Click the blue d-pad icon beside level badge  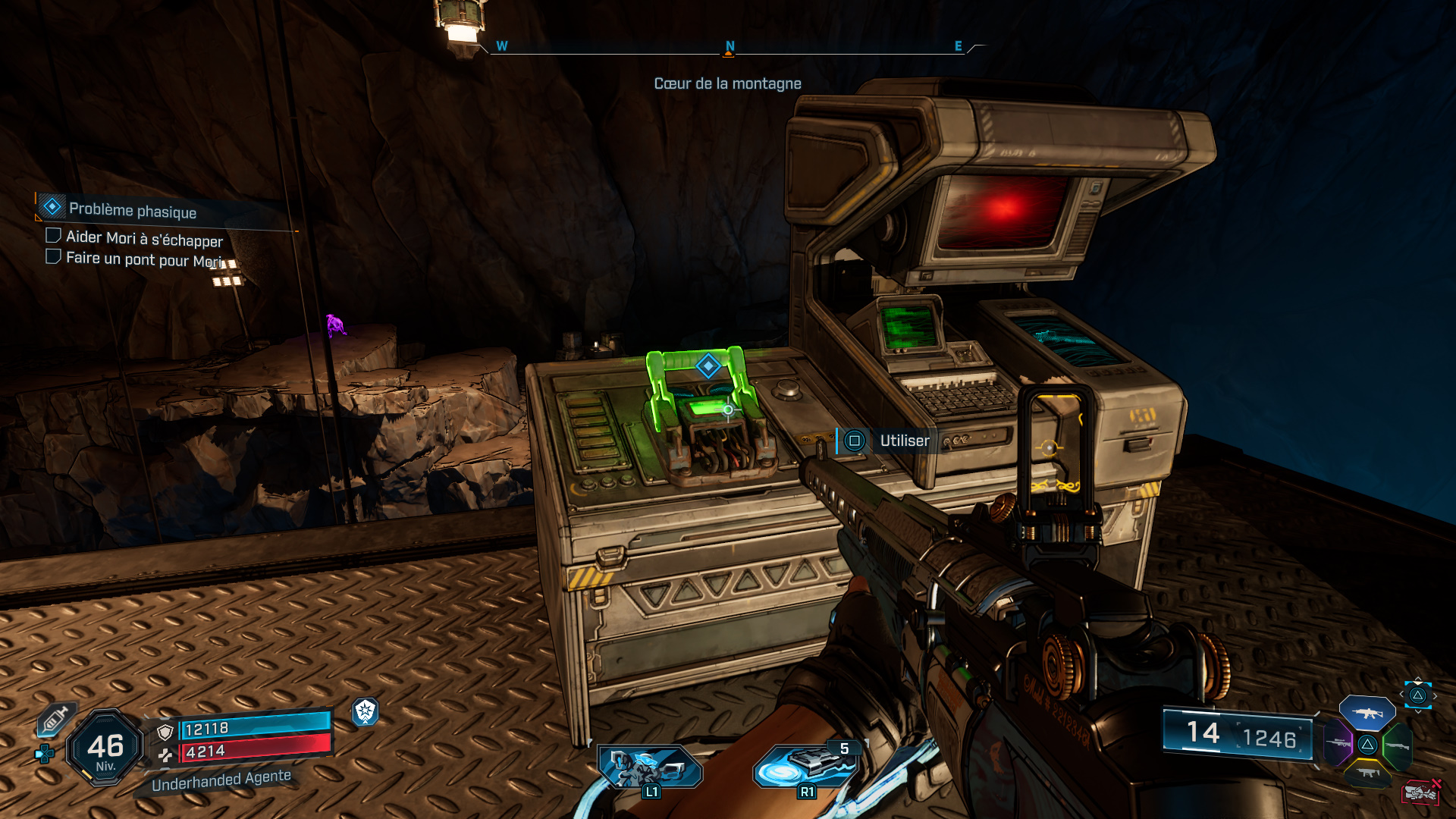pyautogui.click(x=45, y=753)
